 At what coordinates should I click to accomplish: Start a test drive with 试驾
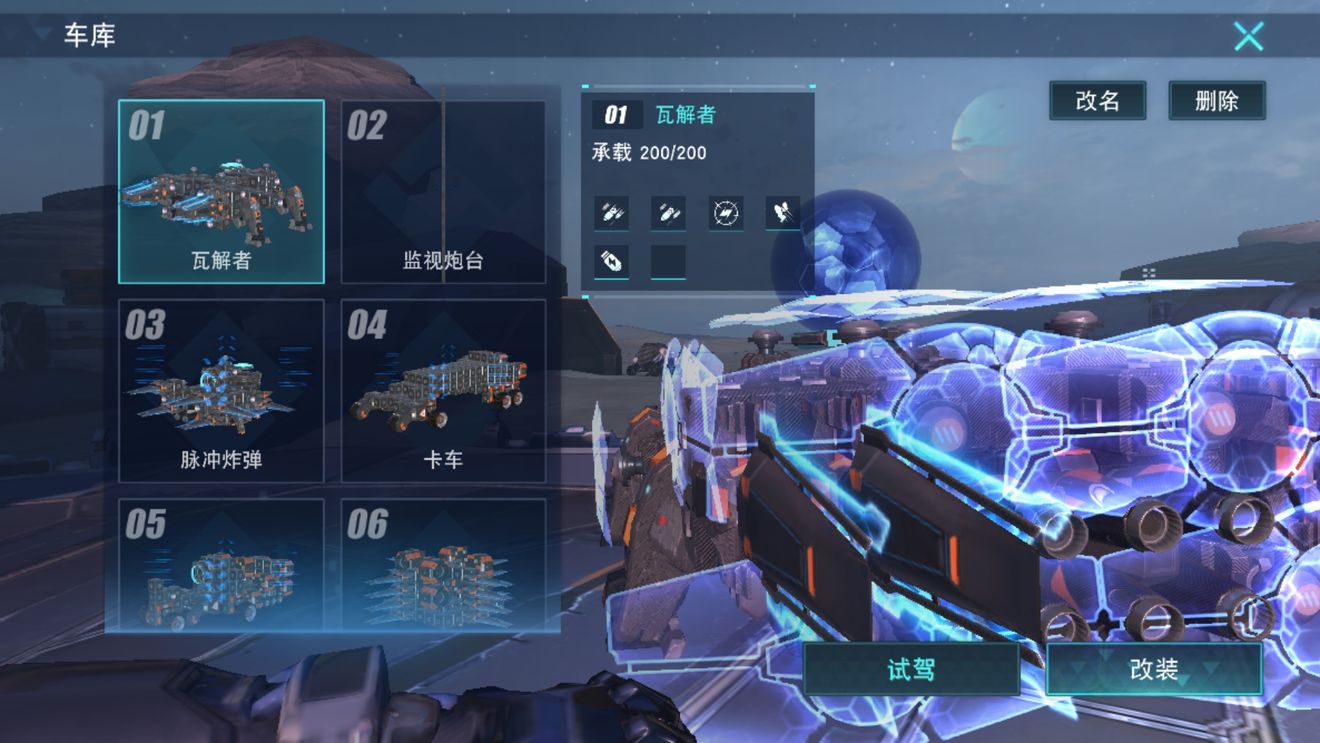point(910,670)
